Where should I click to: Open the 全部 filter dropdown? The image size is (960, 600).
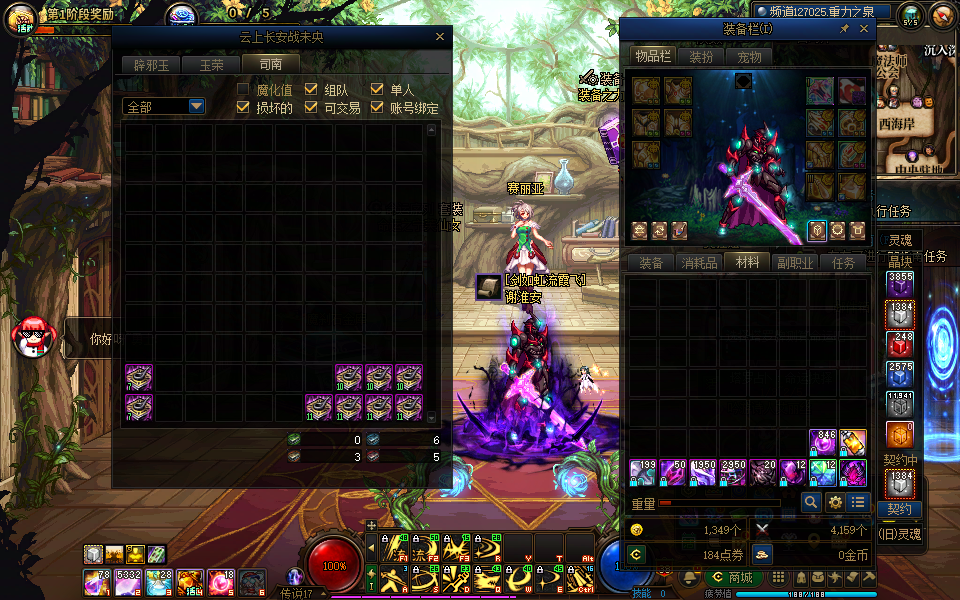coord(196,106)
